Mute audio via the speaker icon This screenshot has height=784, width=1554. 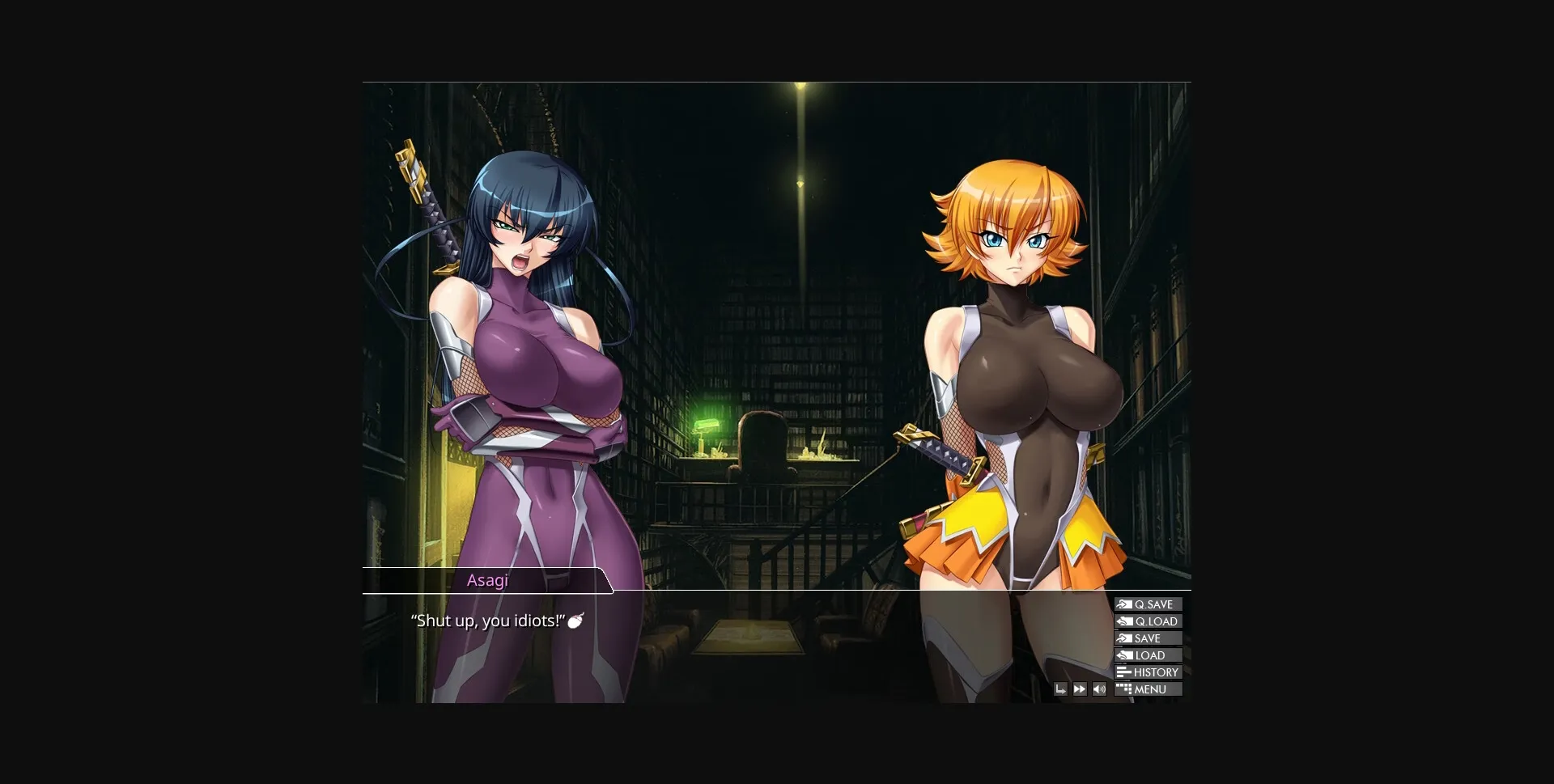click(x=1099, y=689)
